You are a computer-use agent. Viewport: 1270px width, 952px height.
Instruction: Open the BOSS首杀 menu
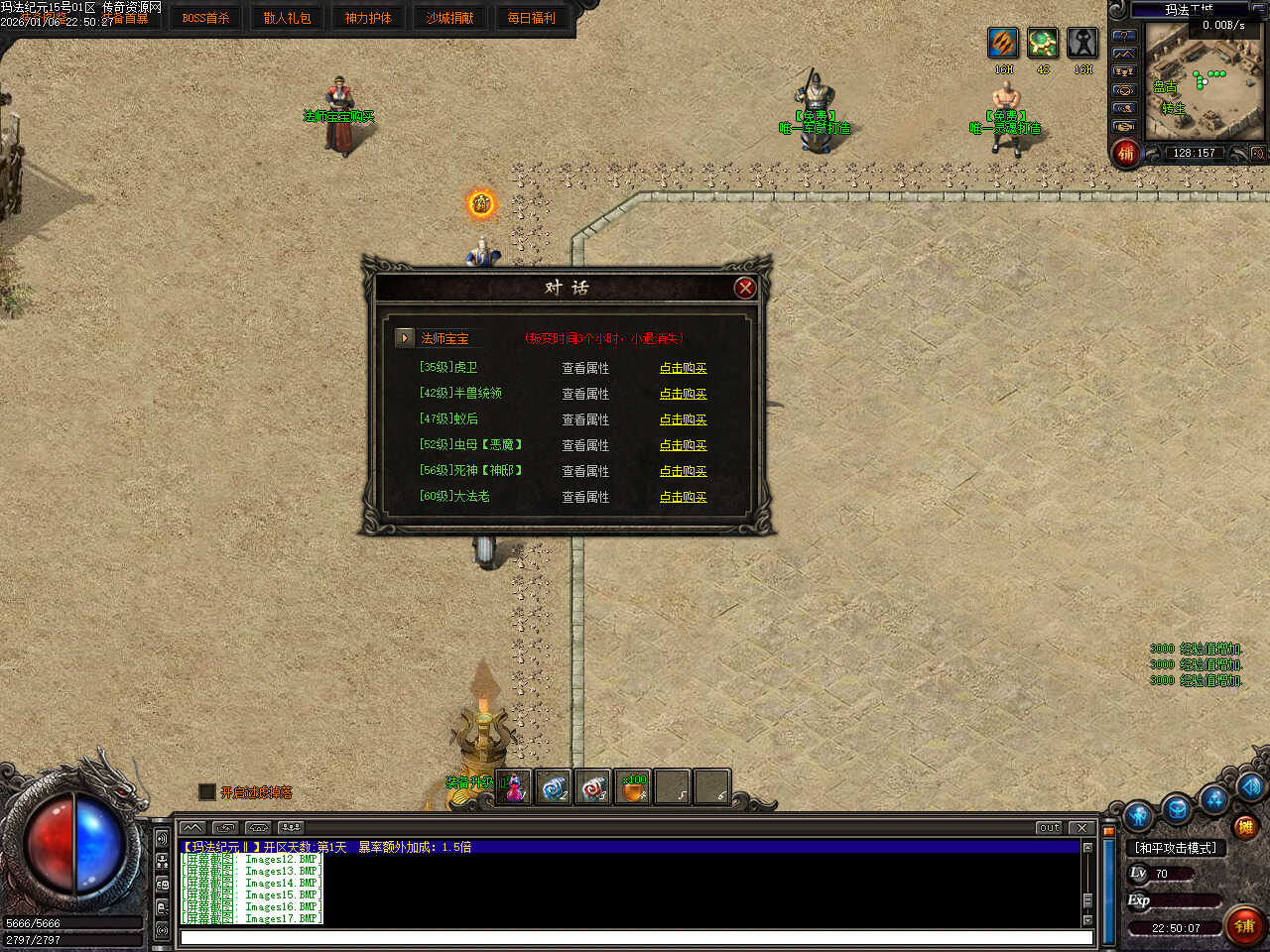coord(205,18)
